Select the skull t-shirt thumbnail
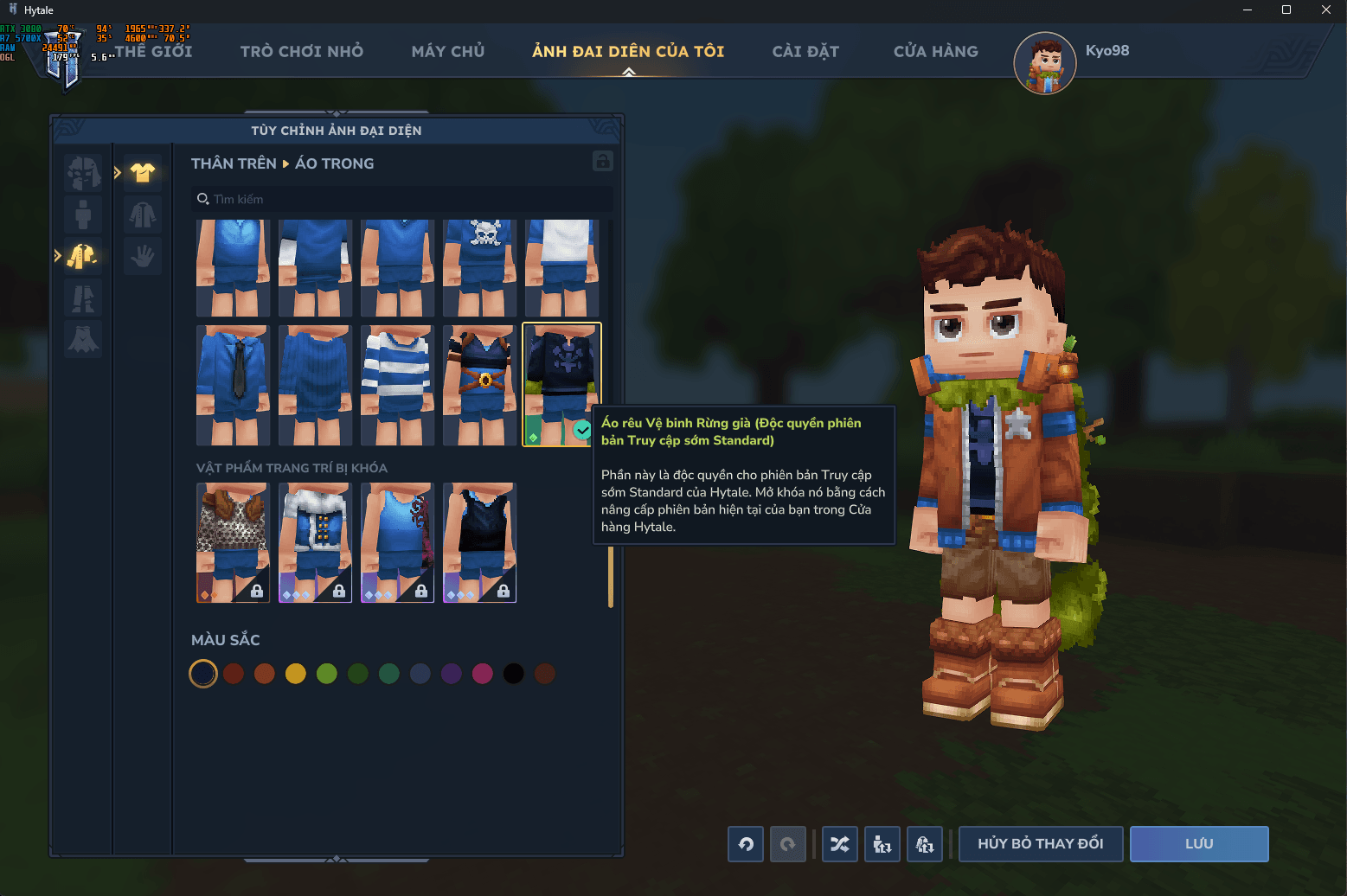Screen dimensions: 1347x896 479,268
